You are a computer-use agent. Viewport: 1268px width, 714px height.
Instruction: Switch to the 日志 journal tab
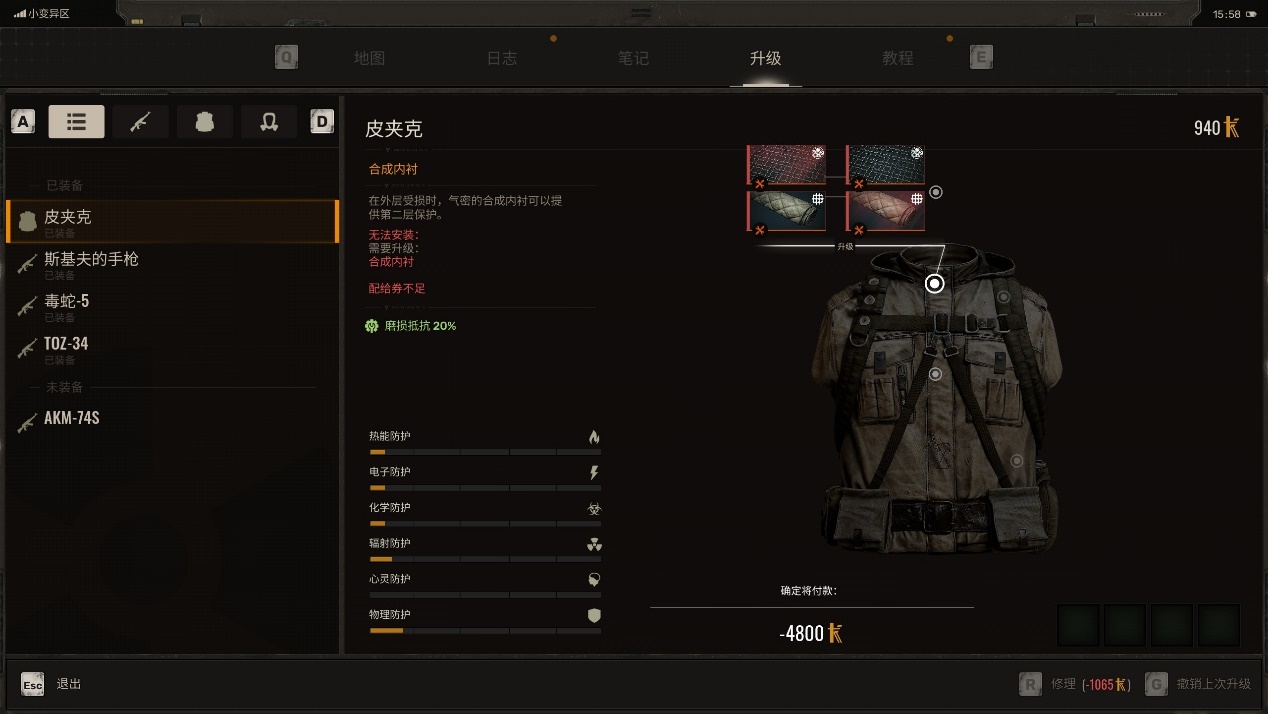[502, 58]
